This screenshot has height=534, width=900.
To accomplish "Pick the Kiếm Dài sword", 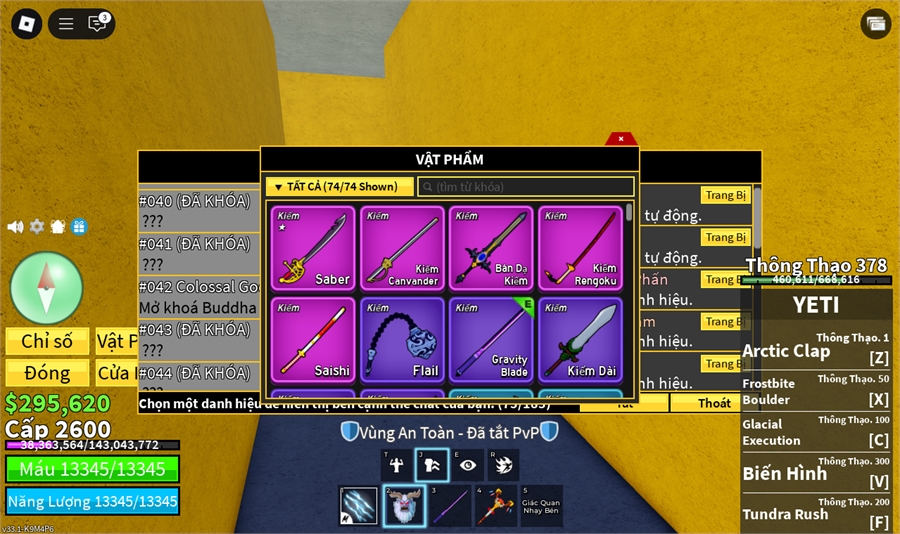I will click(x=581, y=339).
